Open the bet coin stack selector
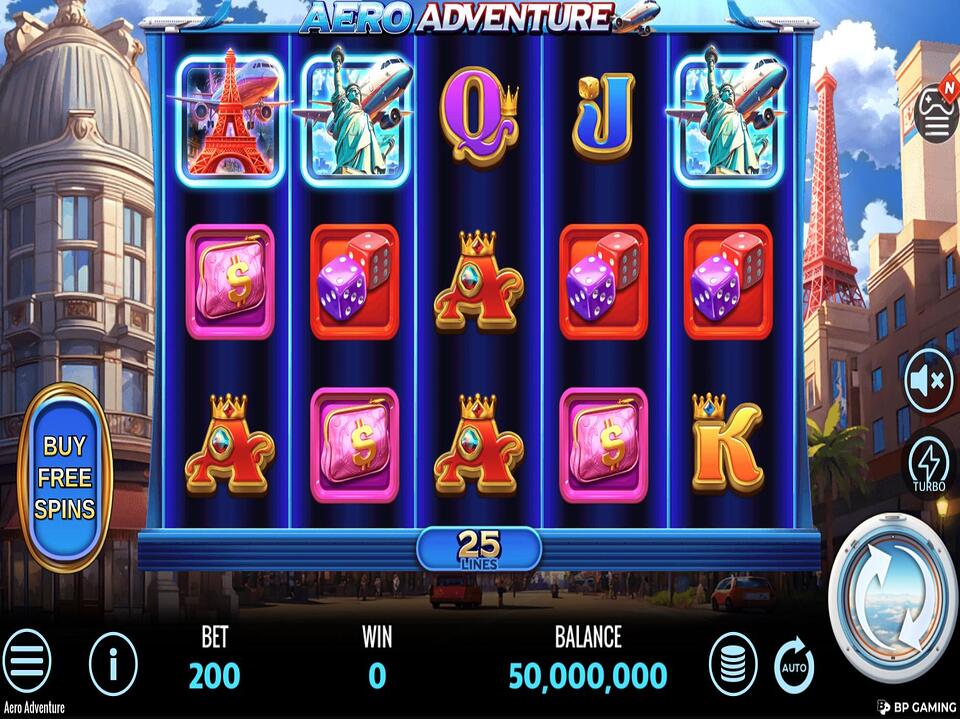This screenshot has width=960, height=719. point(733,663)
